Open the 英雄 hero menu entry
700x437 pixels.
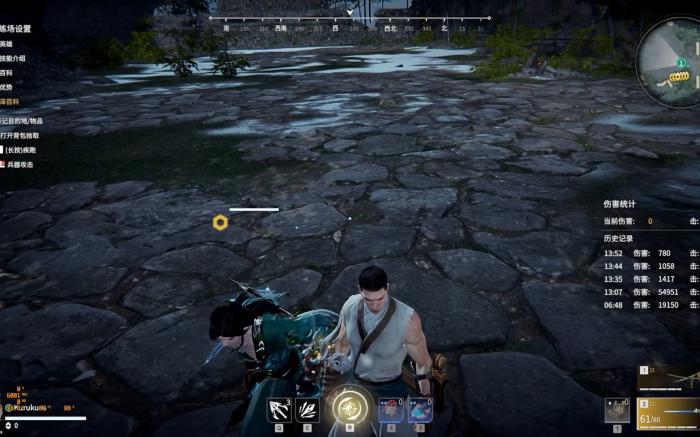pos(7,44)
